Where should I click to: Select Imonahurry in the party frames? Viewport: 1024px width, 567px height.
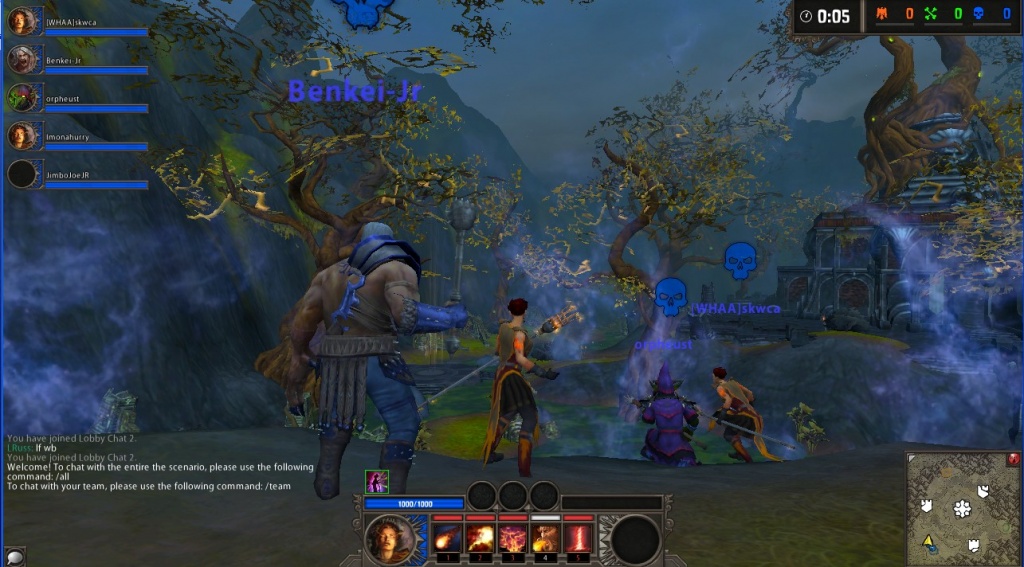pos(23,136)
